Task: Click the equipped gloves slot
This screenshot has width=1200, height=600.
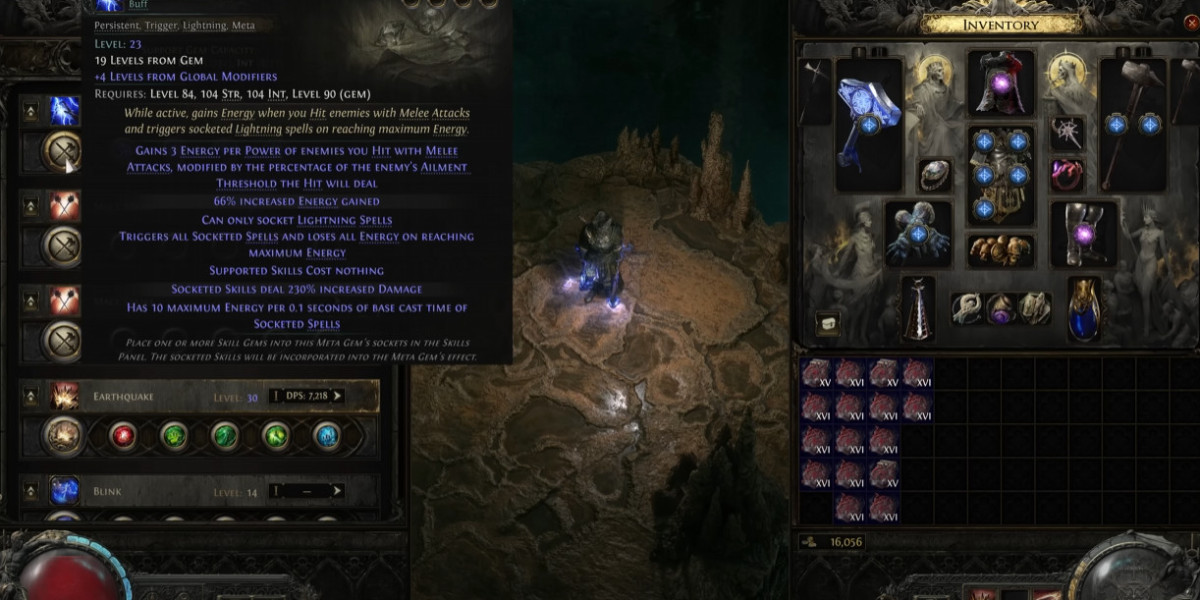Action: pos(918,233)
